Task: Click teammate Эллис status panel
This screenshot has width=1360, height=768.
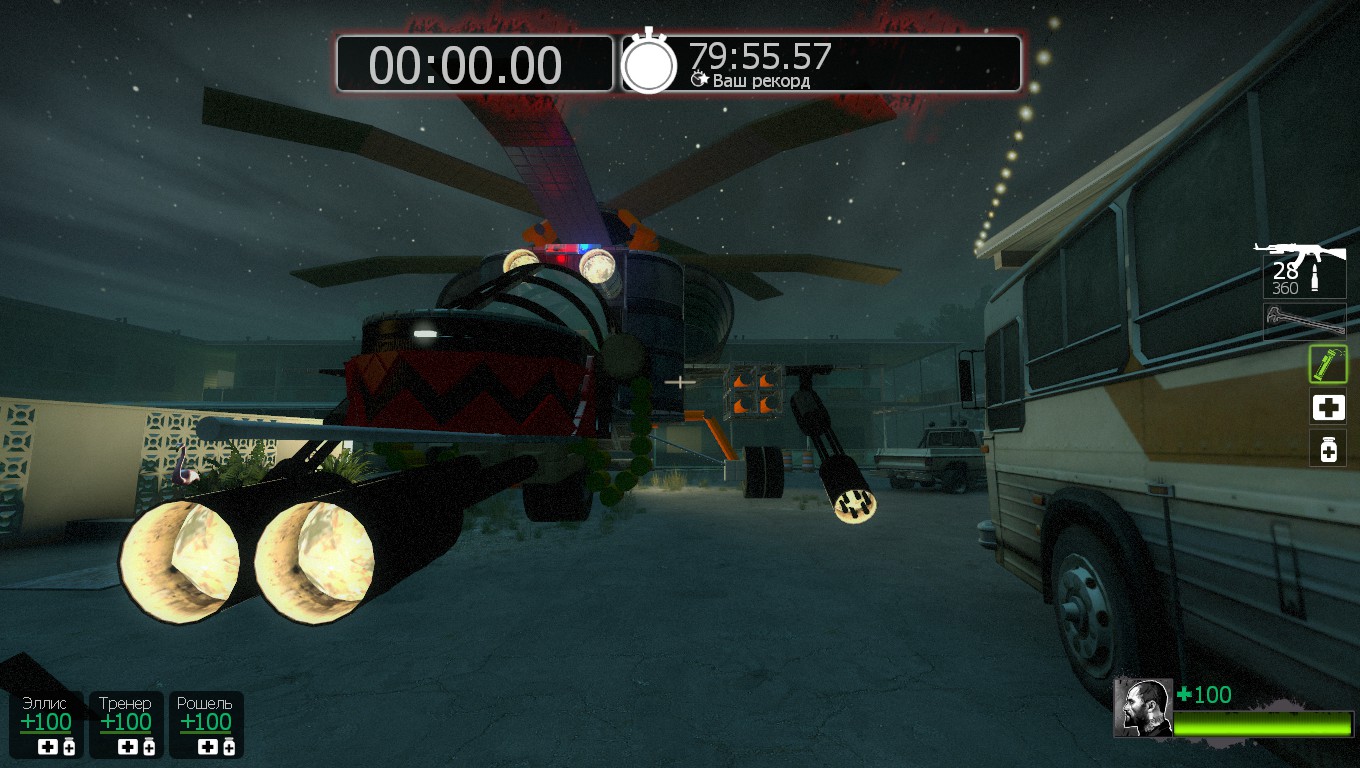Action: point(47,724)
